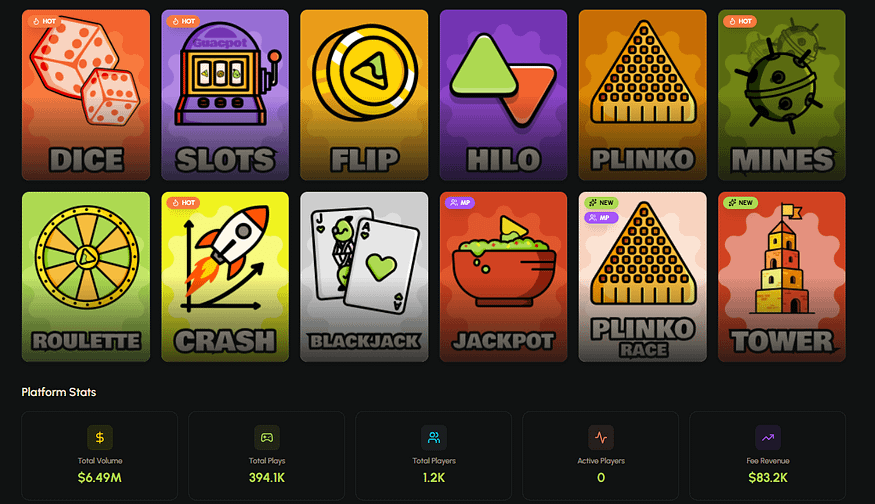Start the Crash rocket game
This screenshot has height=504, width=875.
click(x=224, y=277)
